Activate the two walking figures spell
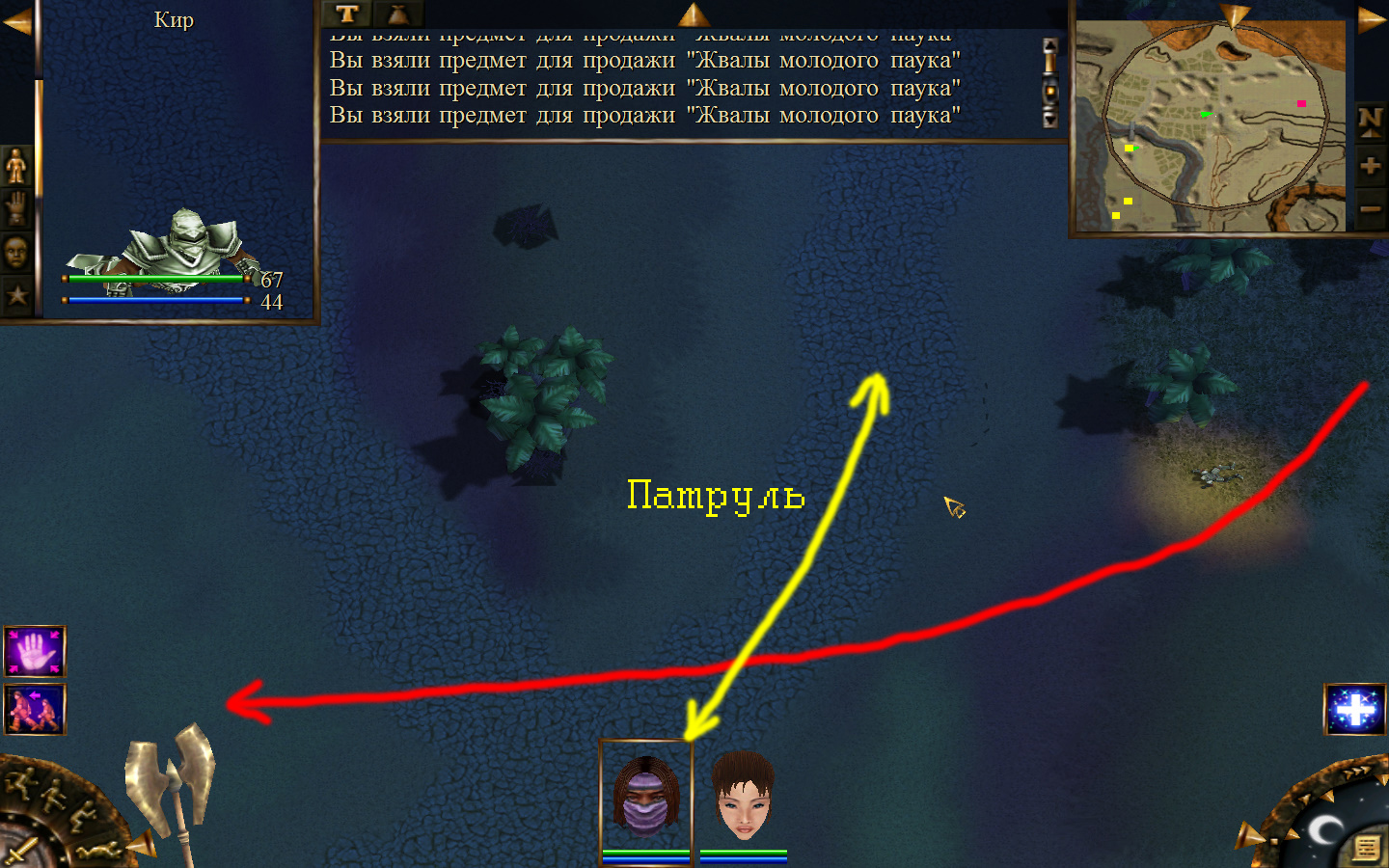Viewport: 1389px width, 868px height. click(x=35, y=709)
